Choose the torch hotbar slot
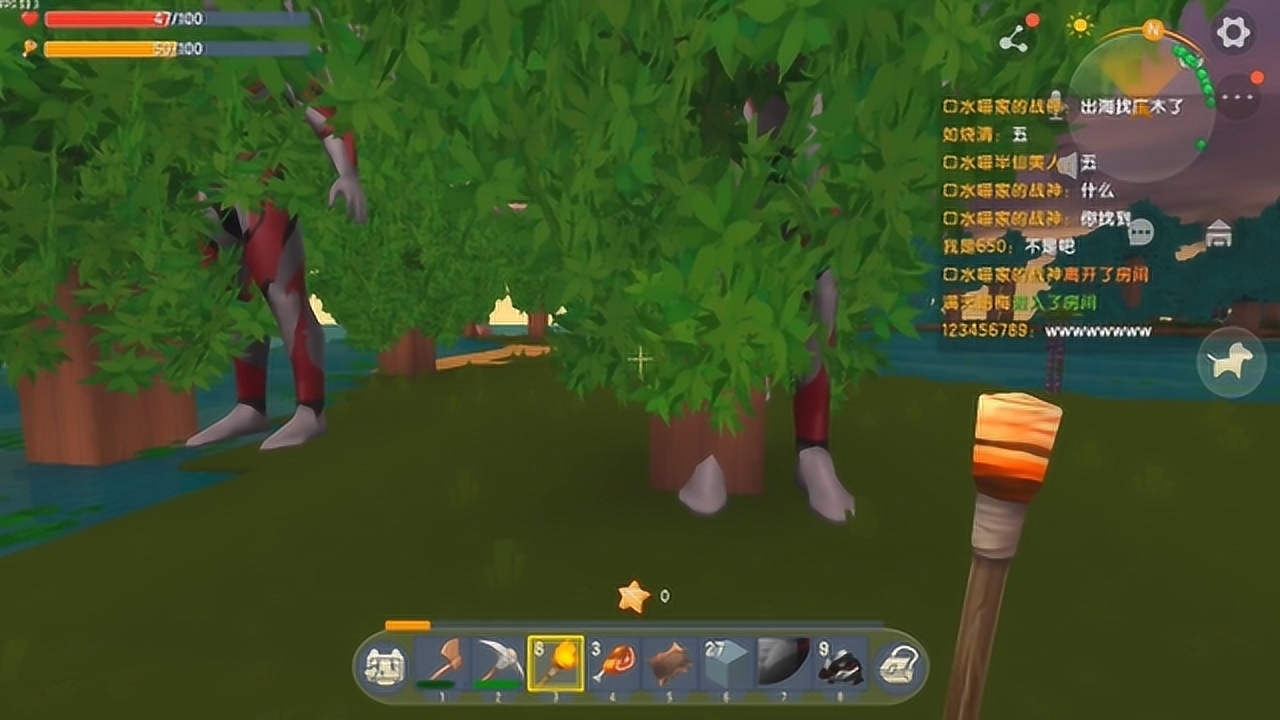Viewport: 1280px width, 720px height. (x=555, y=662)
